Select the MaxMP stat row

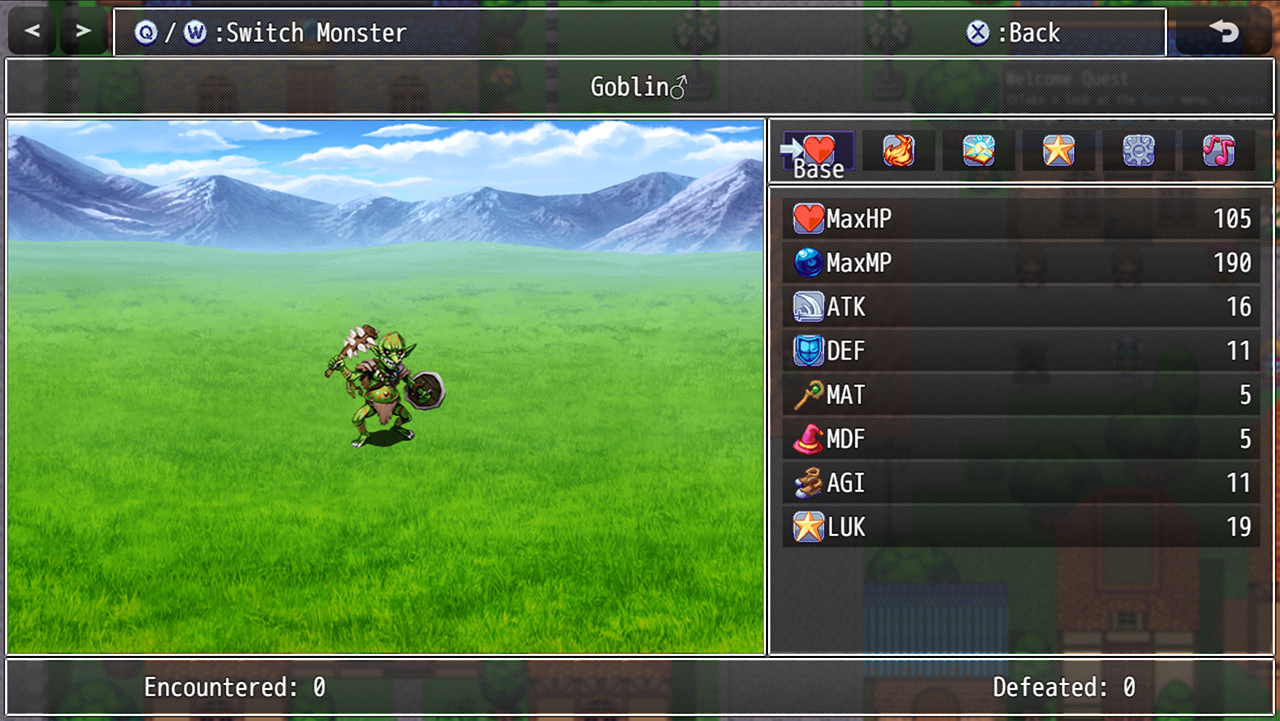click(x=1020, y=263)
